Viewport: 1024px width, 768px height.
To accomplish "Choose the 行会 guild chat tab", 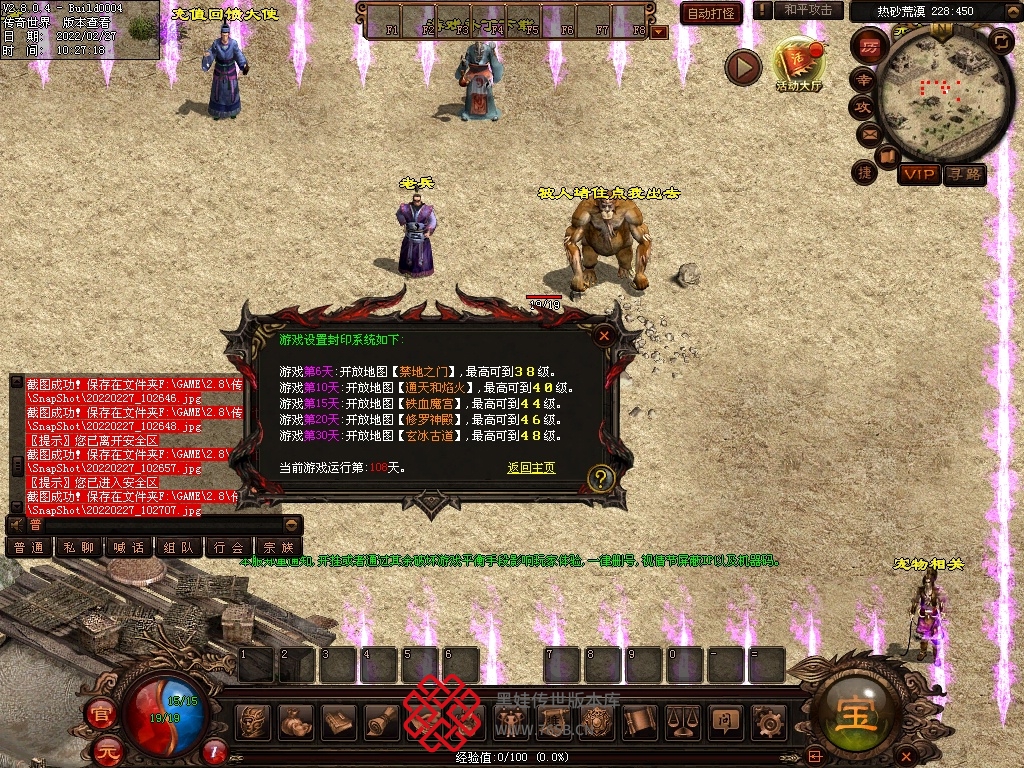I will click(x=229, y=547).
